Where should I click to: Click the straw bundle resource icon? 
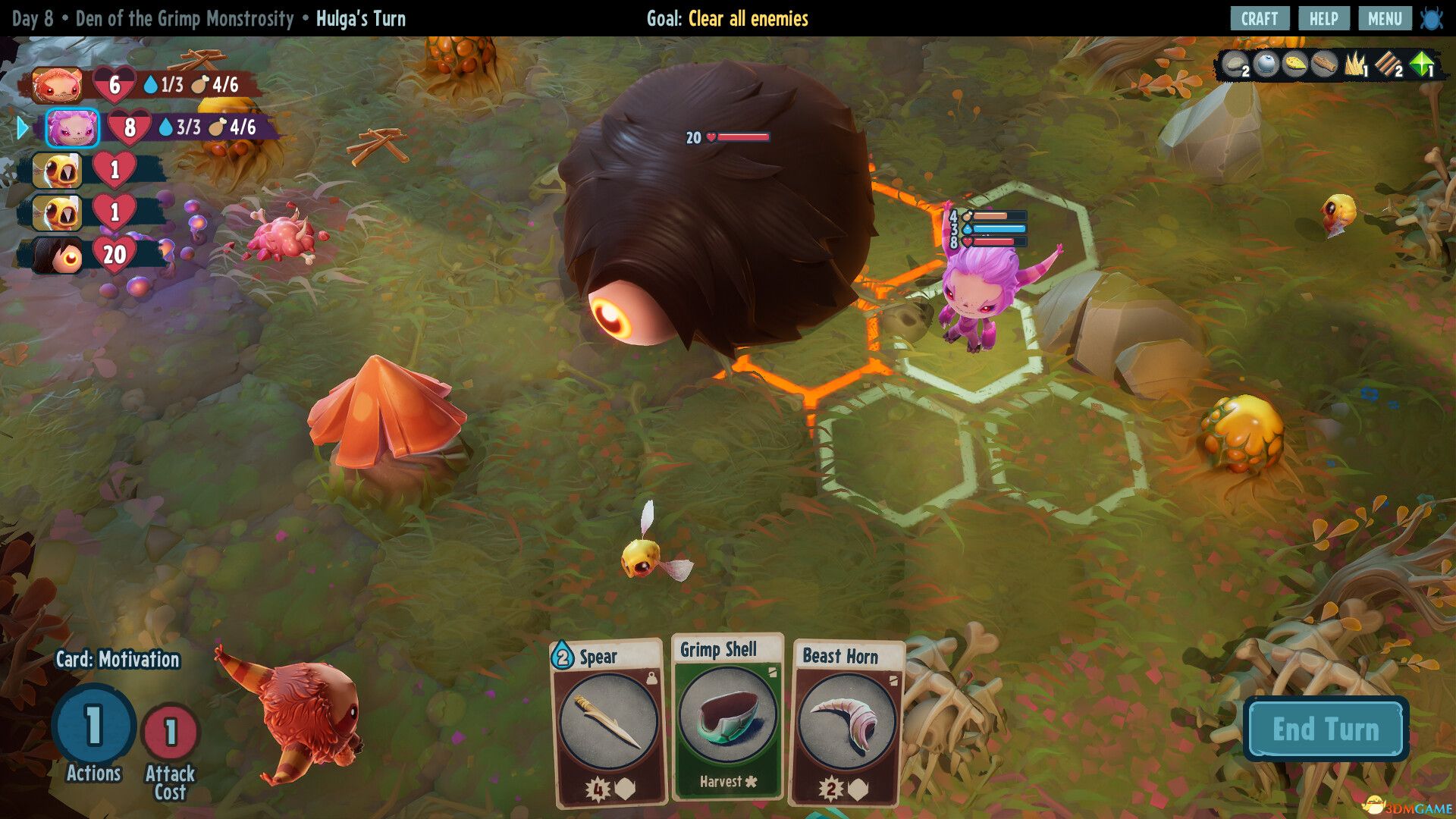pyautogui.click(x=1355, y=65)
